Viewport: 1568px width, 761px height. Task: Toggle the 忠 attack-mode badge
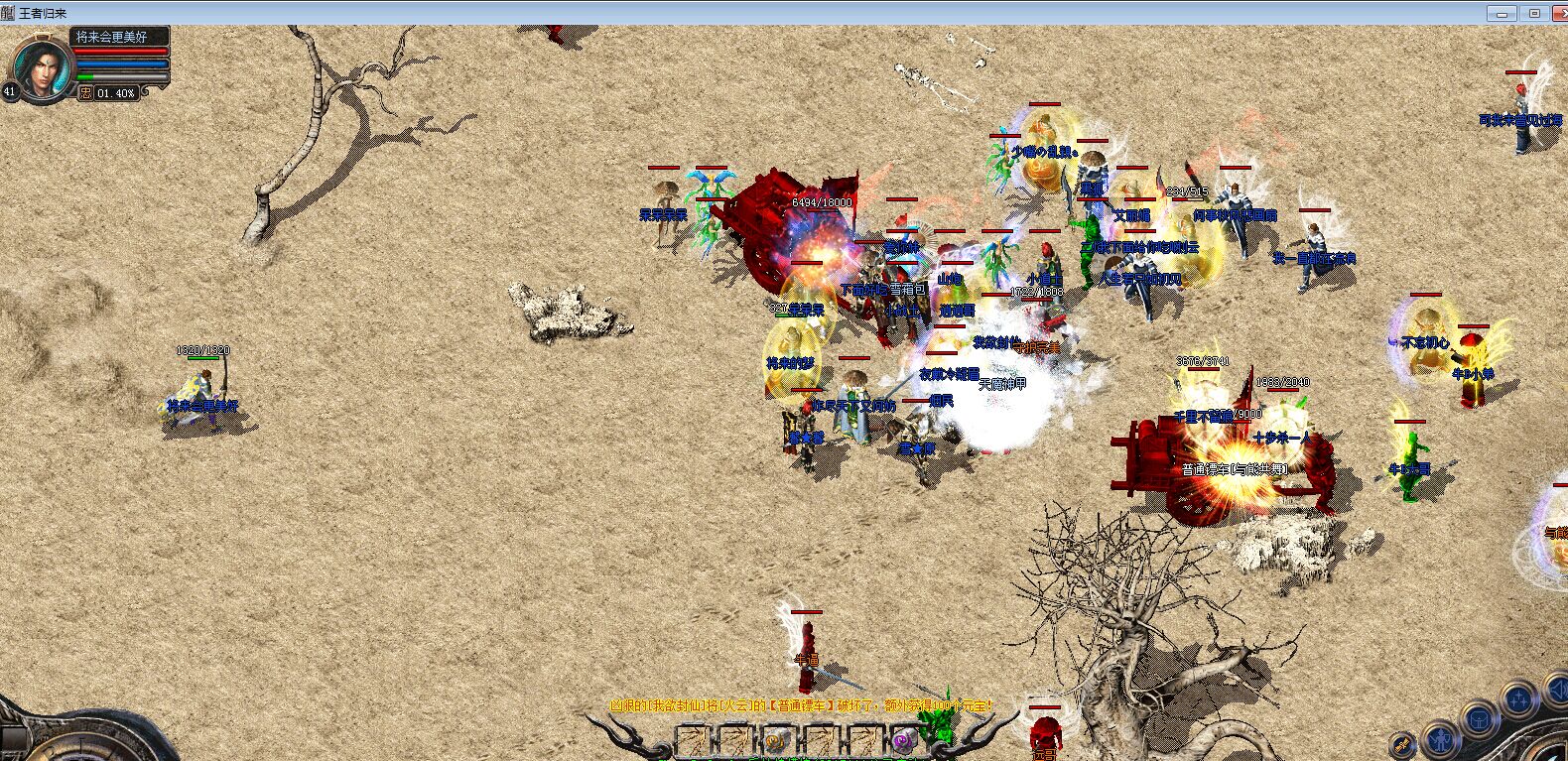tap(86, 93)
